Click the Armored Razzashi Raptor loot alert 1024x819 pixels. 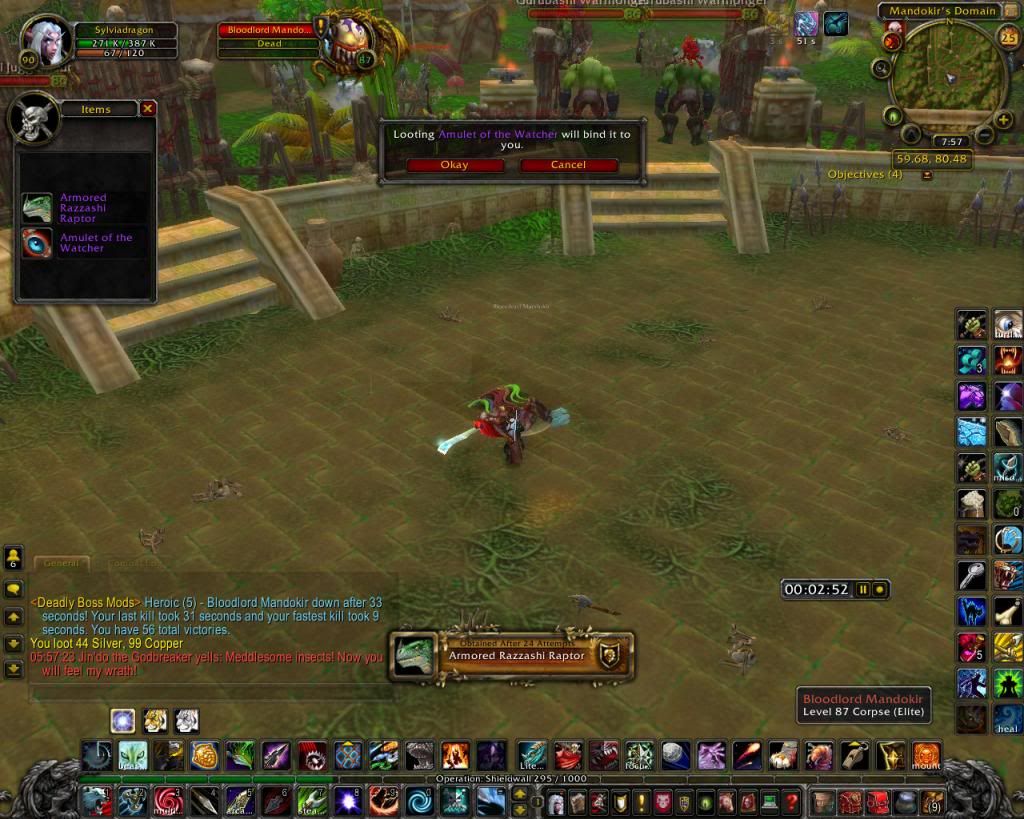(x=511, y=655)
